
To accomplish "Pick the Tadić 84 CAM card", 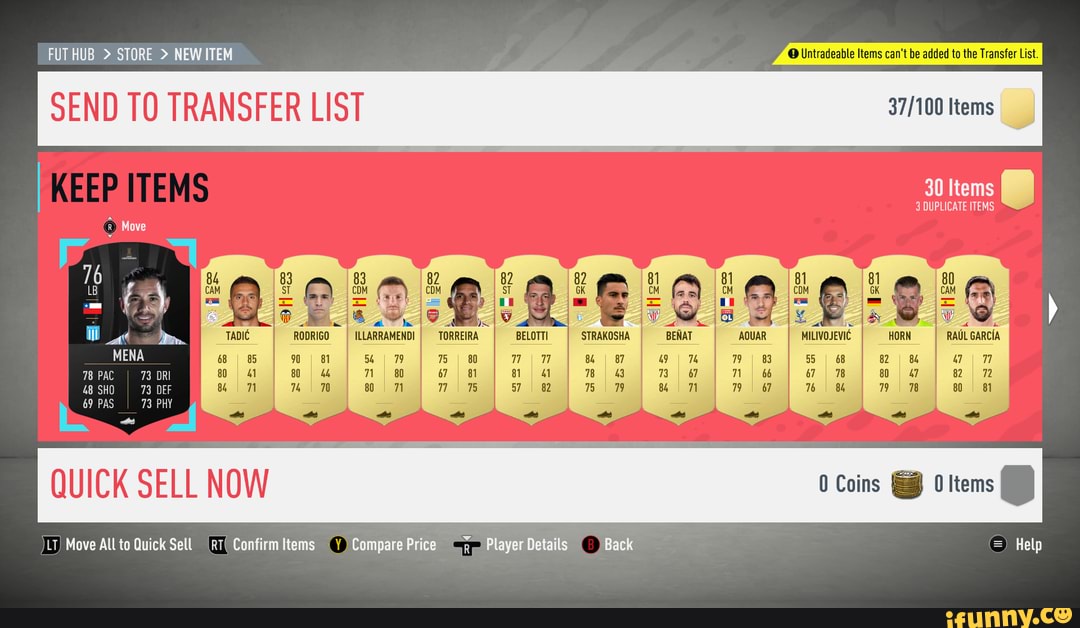I will click(x=237, y=340).
